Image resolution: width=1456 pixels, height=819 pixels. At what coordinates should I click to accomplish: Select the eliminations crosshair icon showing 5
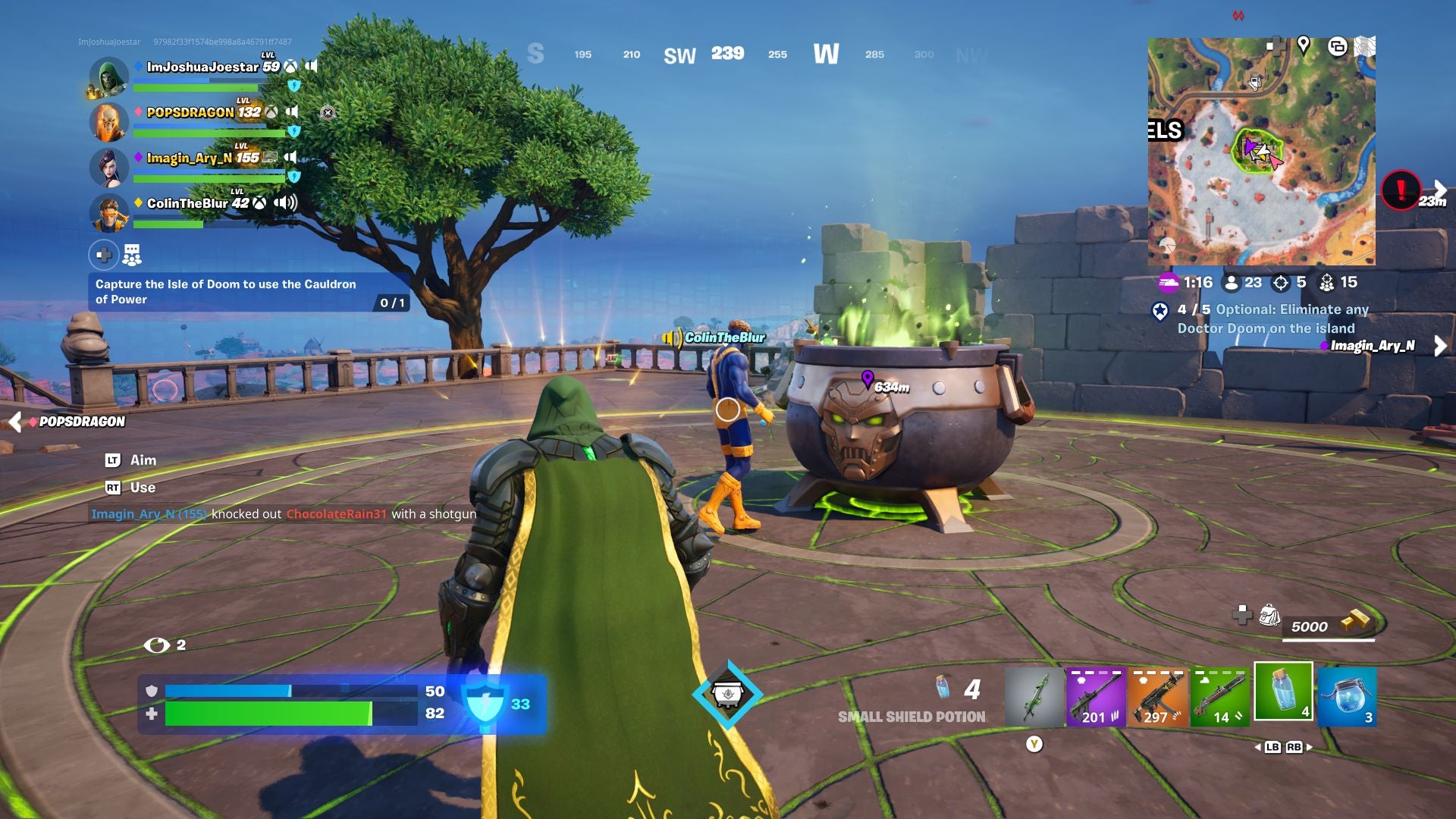tap(1281, 283)
